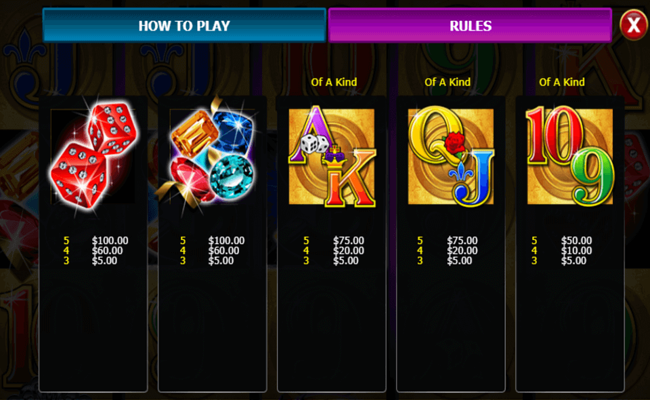
Task: Switch to the How To Play tab
Action: pos(184,26)
